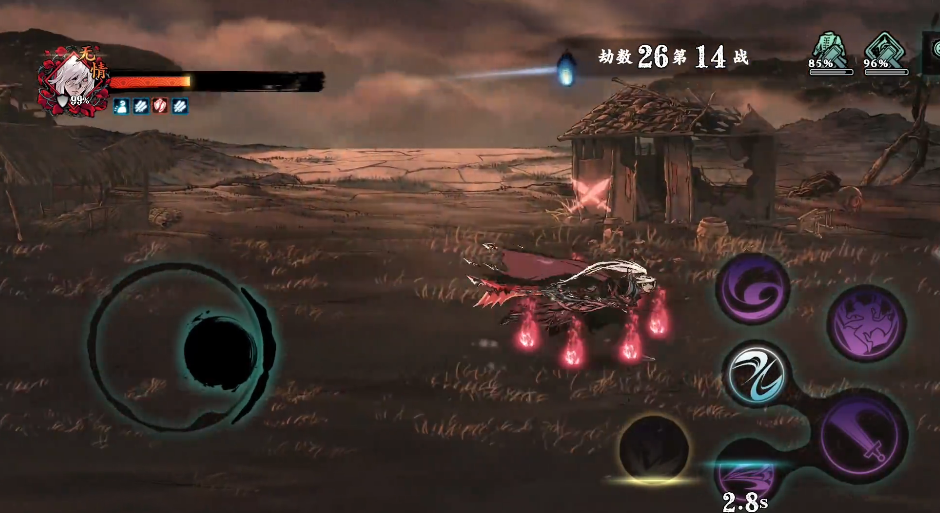Image resolution: width=940 pixels, height=513 pixels.
Task: Tap the dark gold-rimmed skill button
Action: tap(655, 450)
